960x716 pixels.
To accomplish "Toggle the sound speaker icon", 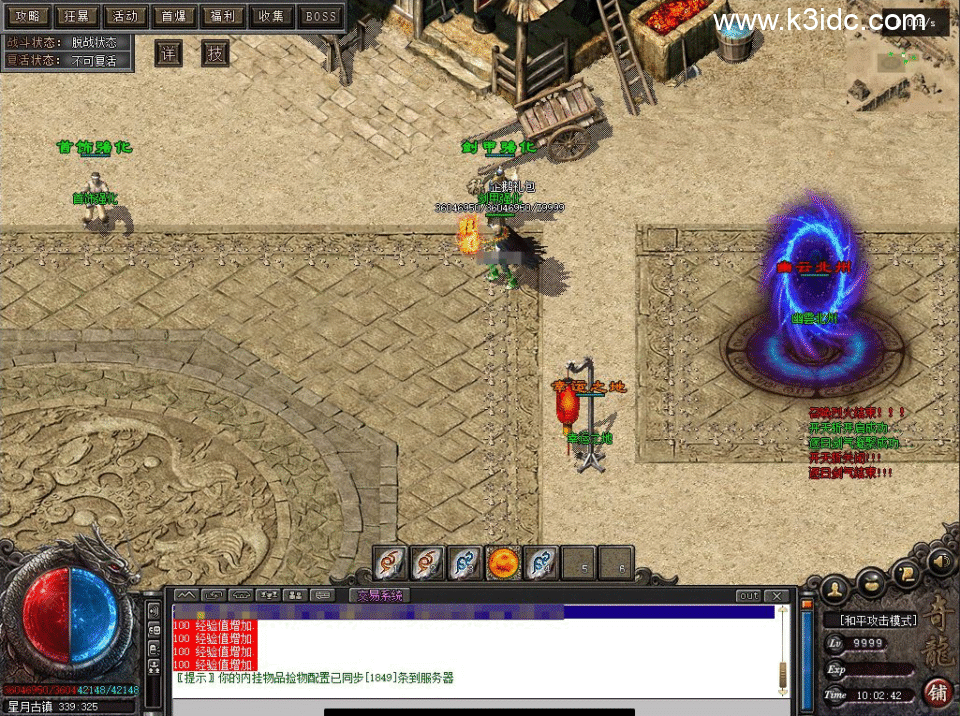I will [940, 563].
